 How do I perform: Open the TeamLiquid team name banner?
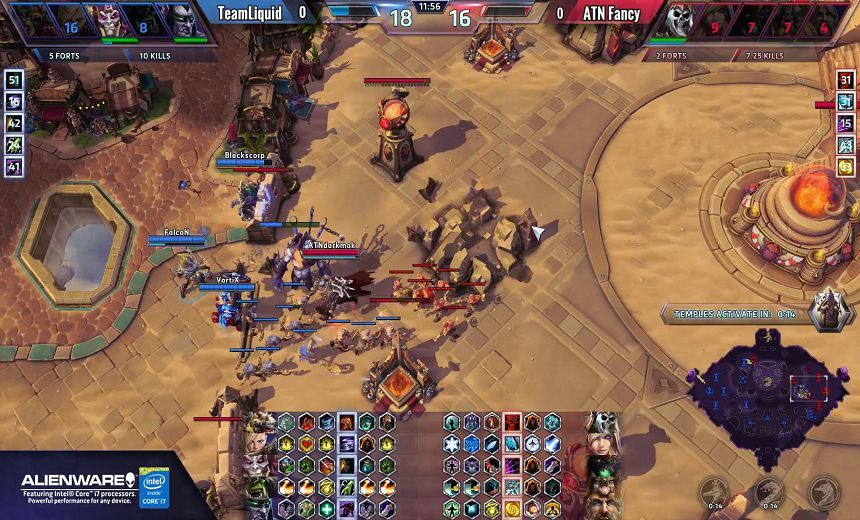(248, 14)
